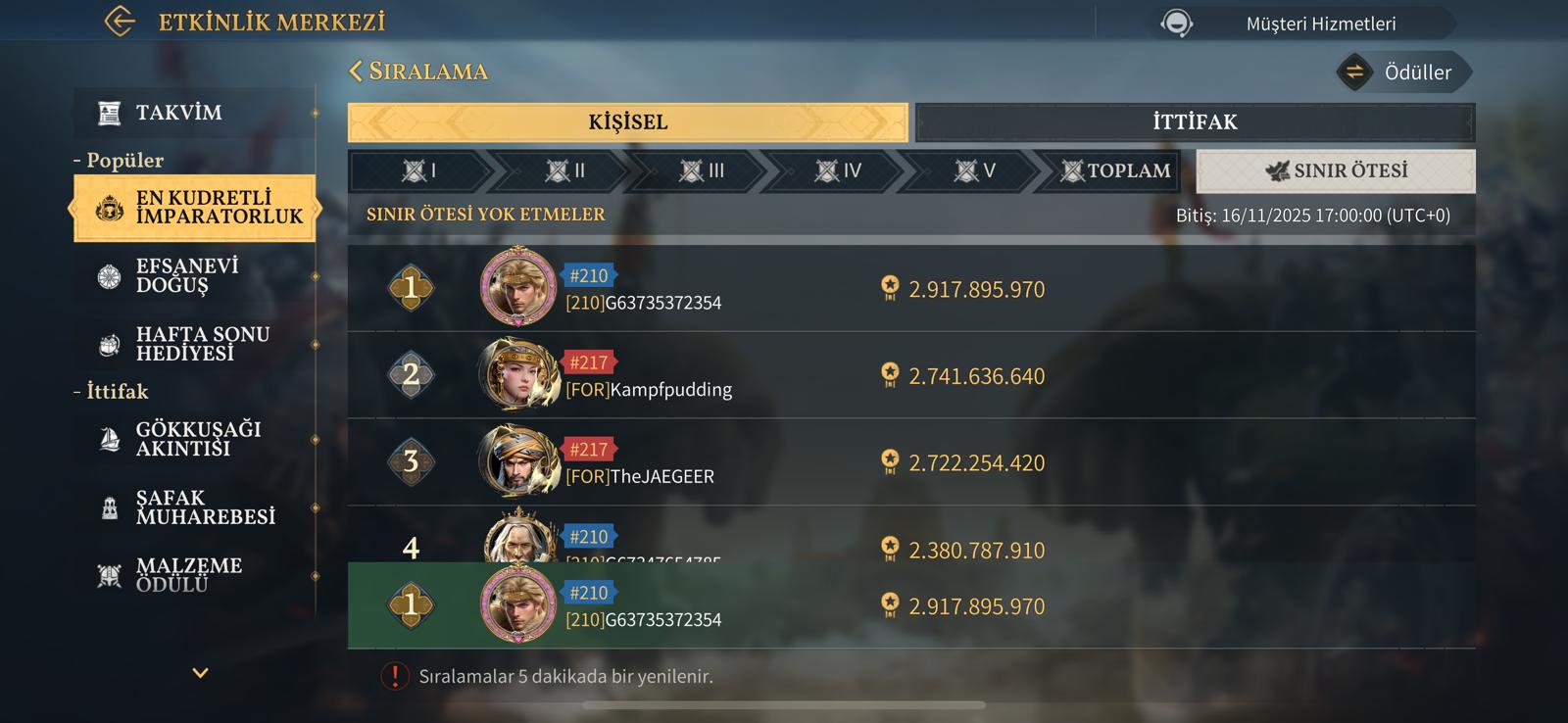Show the Toplam ranking tab
Screen dimensions: 1568x723
(1115, 171)
